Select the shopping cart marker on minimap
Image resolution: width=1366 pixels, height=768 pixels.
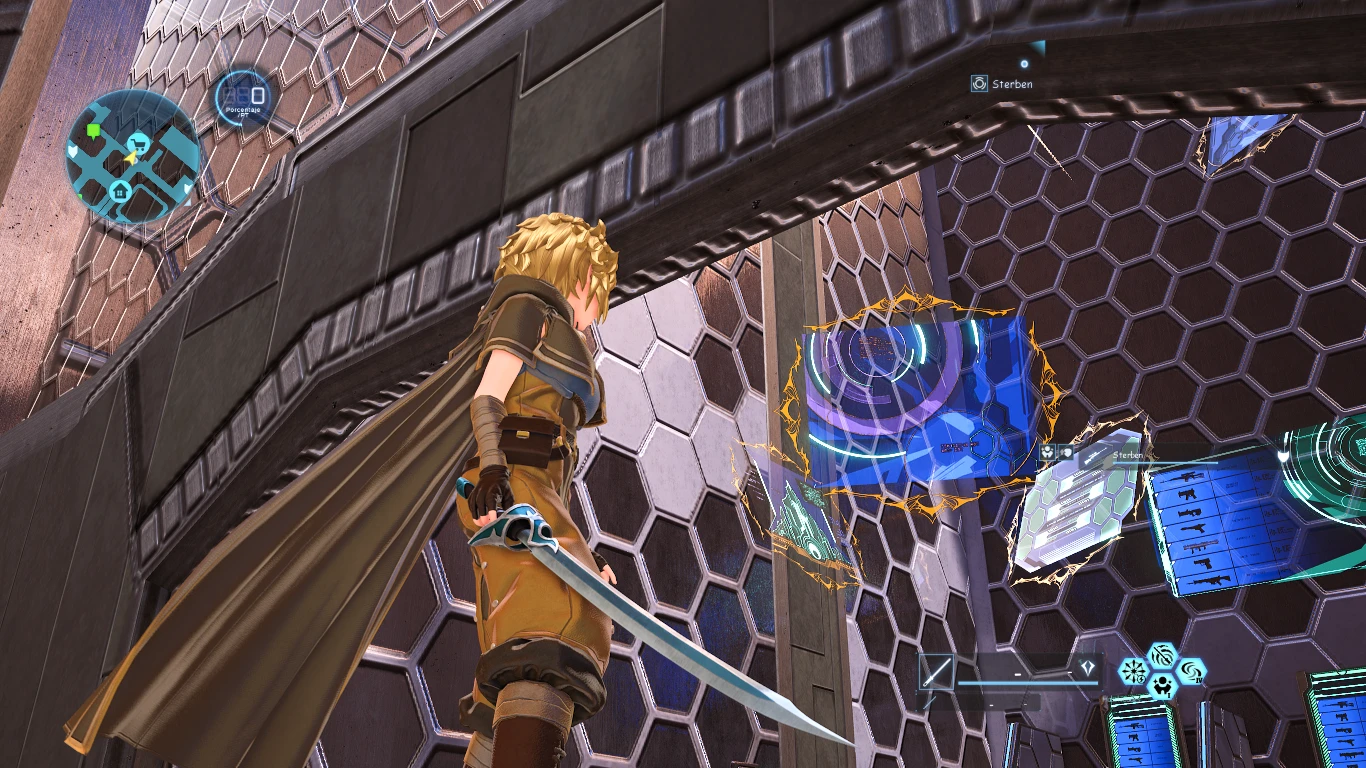tap(137, 143)
